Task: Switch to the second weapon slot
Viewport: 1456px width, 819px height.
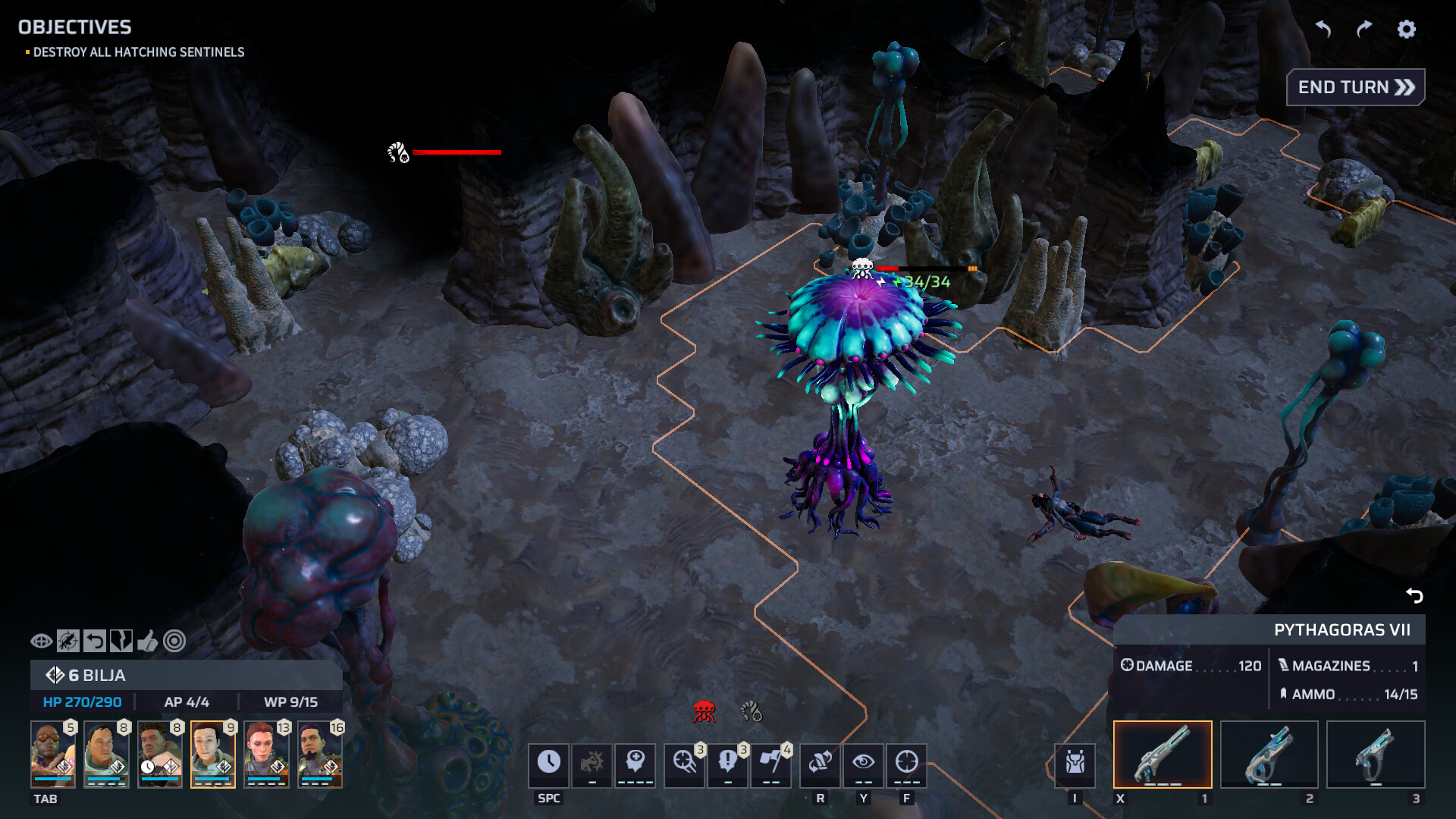Action: tap(1269, 754)
